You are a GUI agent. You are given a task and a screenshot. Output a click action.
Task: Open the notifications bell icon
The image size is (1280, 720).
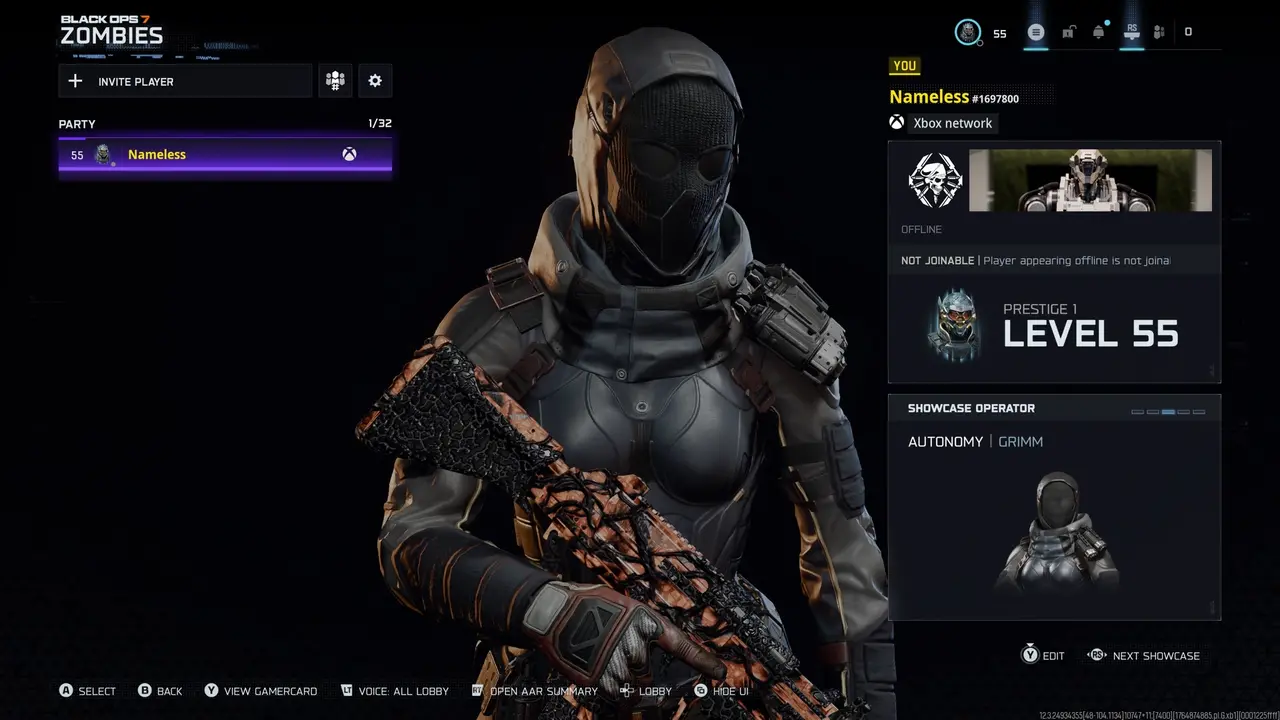pyautogui.click(x=1098, y=31)
